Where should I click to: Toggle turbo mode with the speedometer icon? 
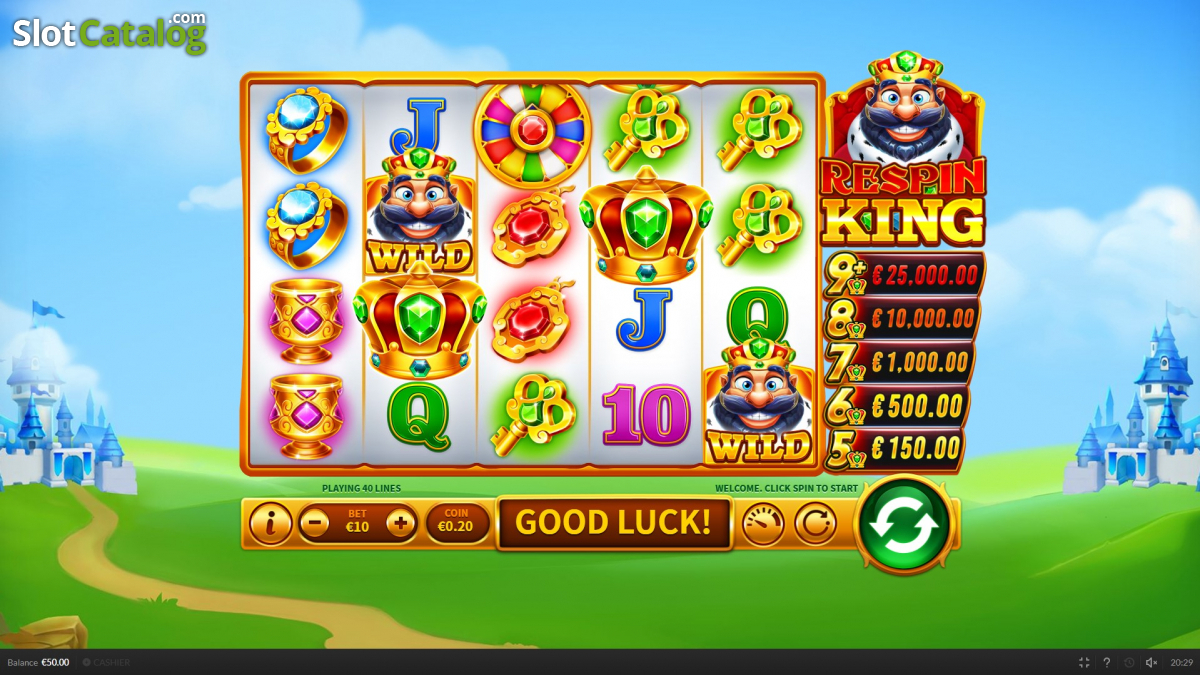click(762, 522)
